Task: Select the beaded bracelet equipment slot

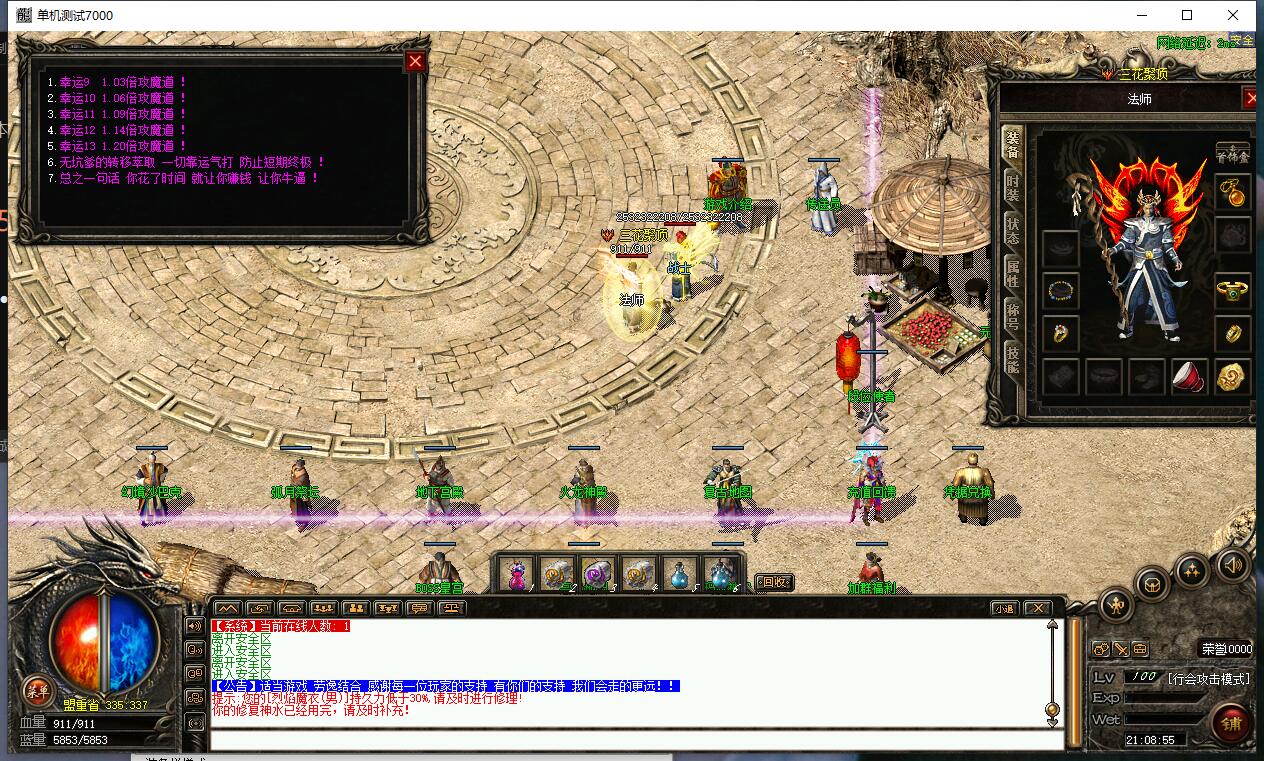Action: 1060,292
